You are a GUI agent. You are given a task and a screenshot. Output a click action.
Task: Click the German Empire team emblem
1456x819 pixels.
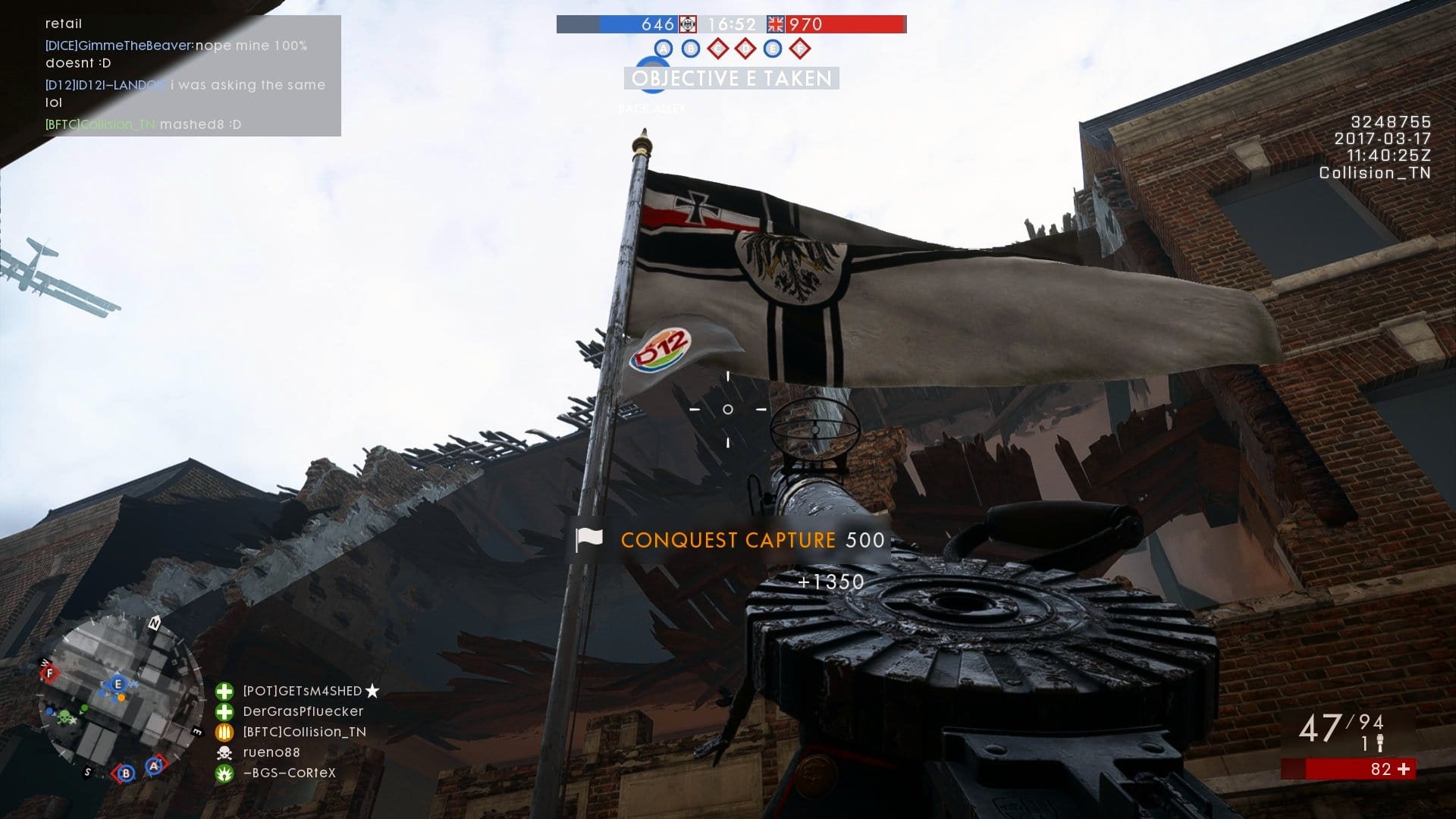[687, 24]
